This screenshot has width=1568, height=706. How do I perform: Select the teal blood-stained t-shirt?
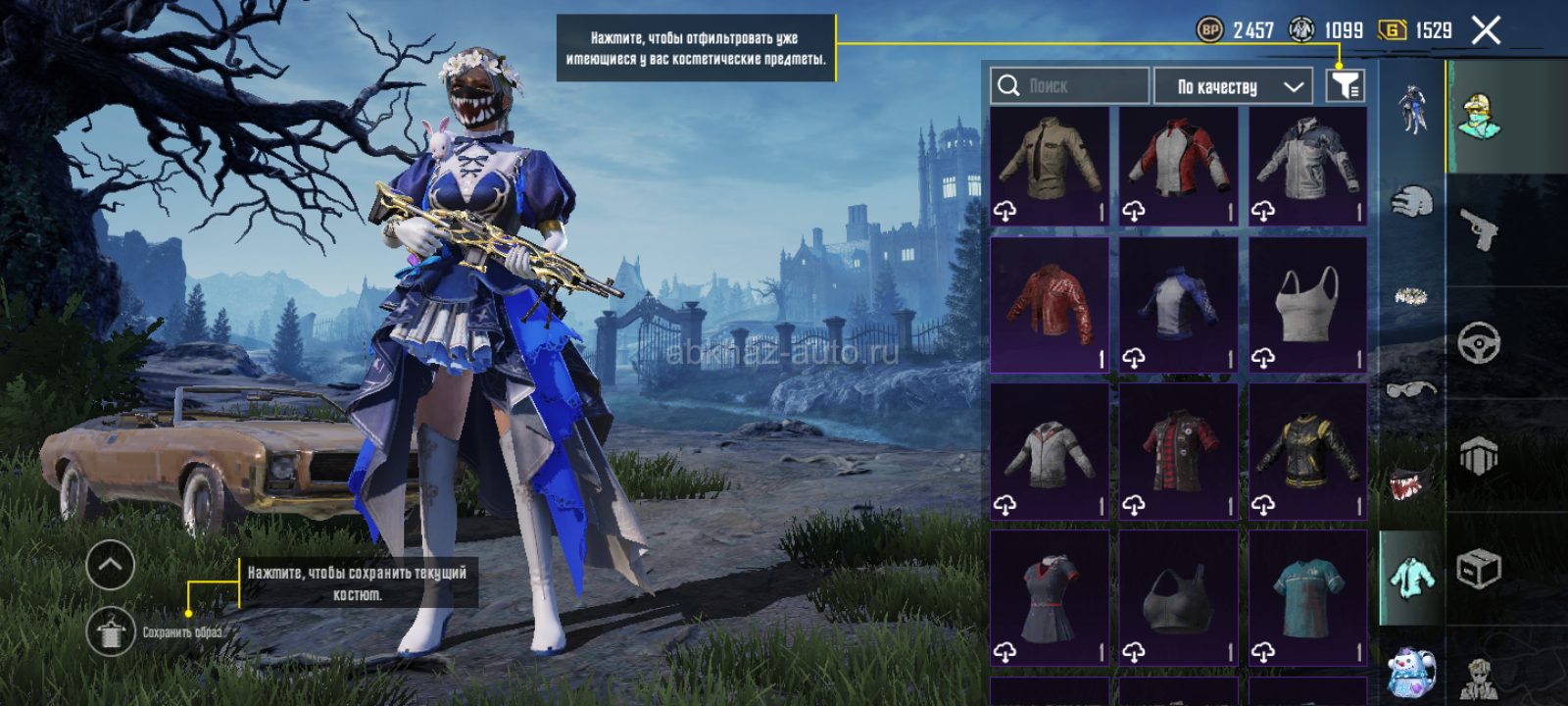(x=1307, y=598)
